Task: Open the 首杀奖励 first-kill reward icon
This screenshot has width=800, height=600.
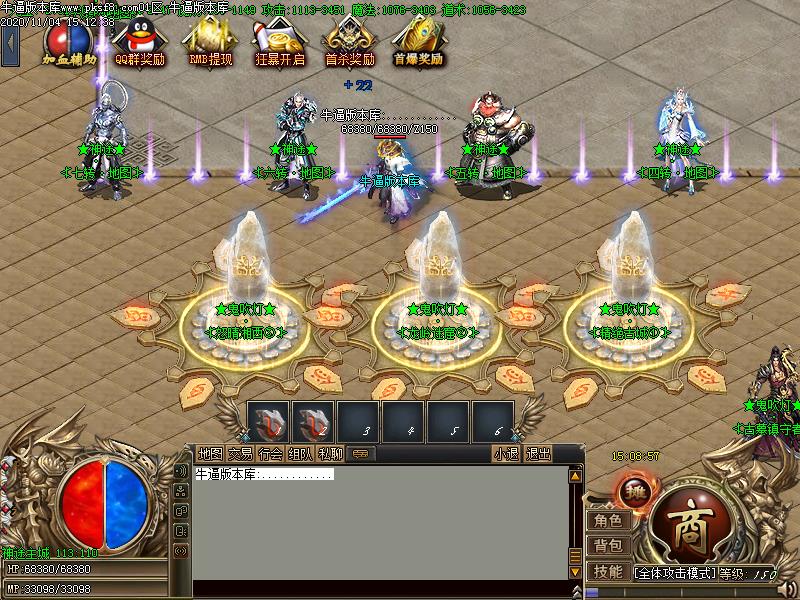Action: (x=350, y=42)
